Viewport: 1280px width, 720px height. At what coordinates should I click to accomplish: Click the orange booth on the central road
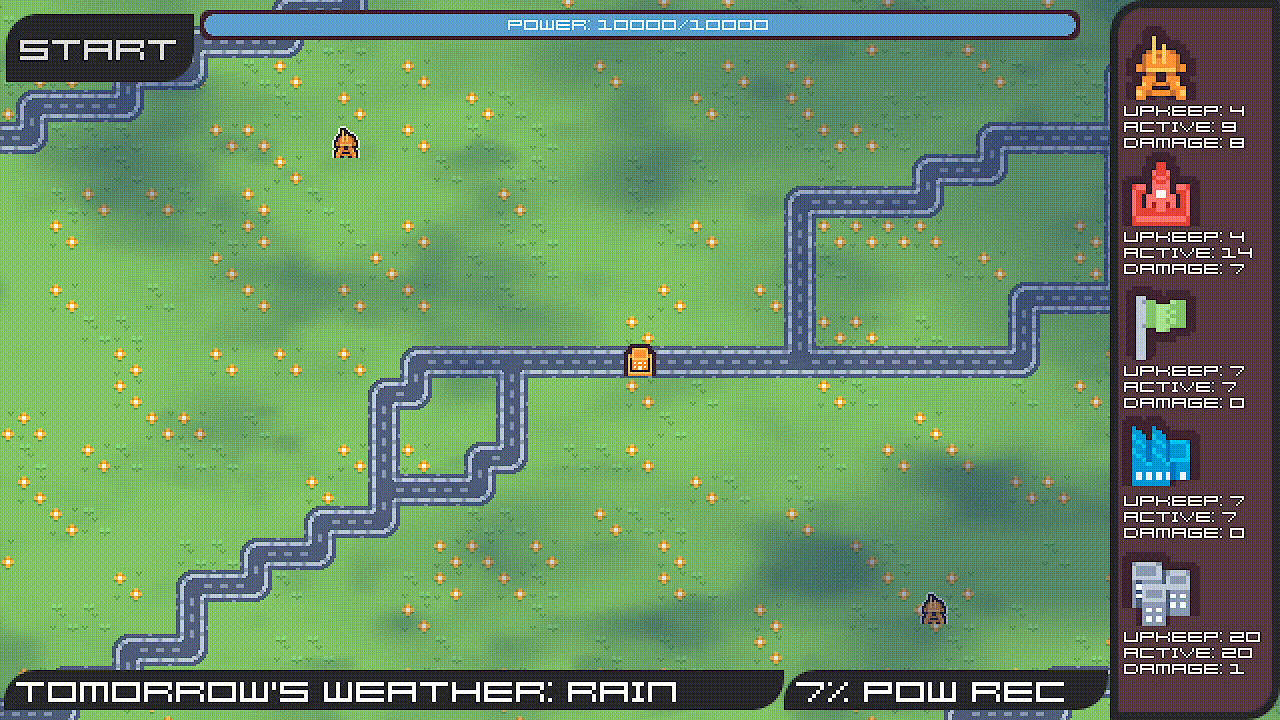(x=638, y=362)
